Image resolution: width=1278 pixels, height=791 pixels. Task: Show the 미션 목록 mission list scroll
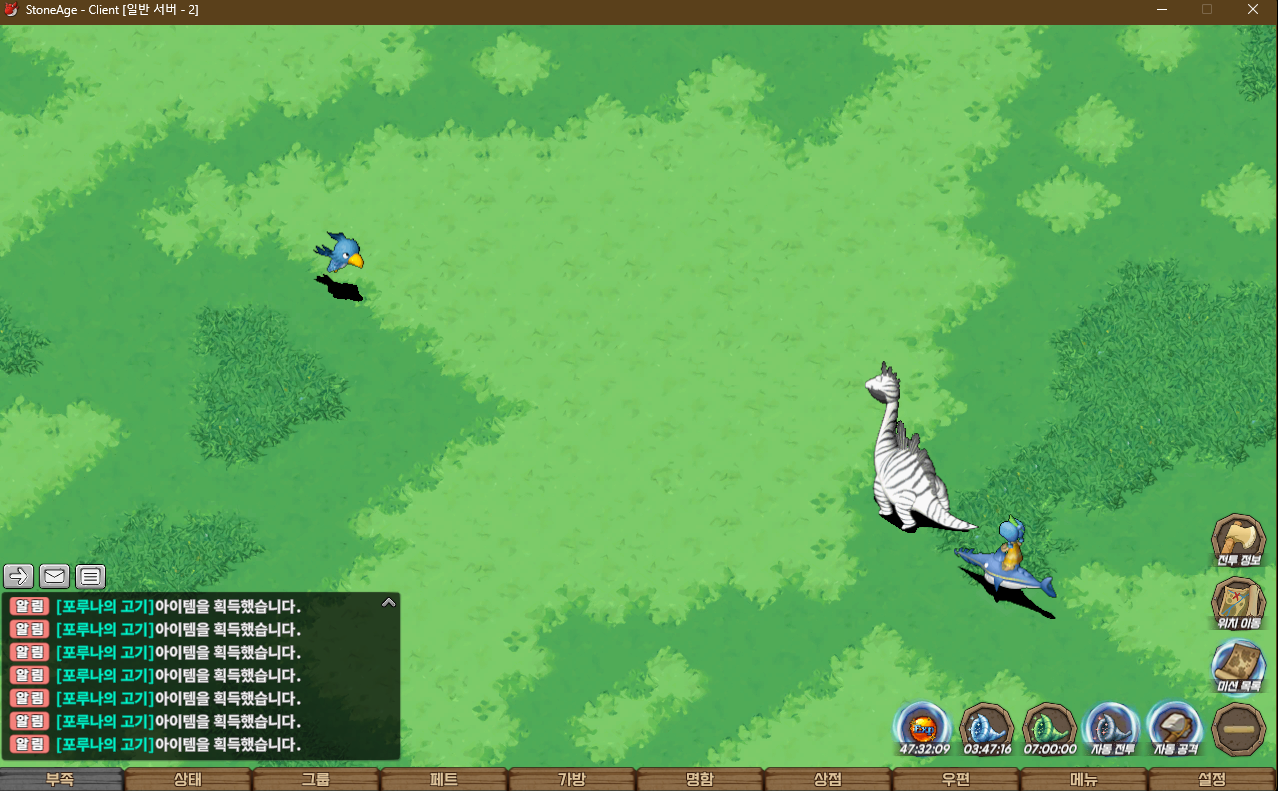pyautogui.click(x=1238, y=665)
